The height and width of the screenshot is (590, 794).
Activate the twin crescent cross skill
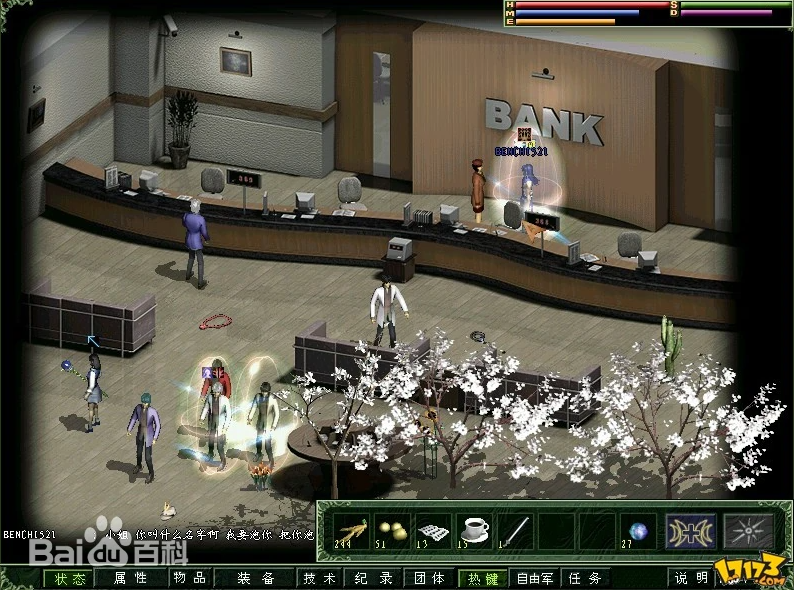tap(691, 530)
